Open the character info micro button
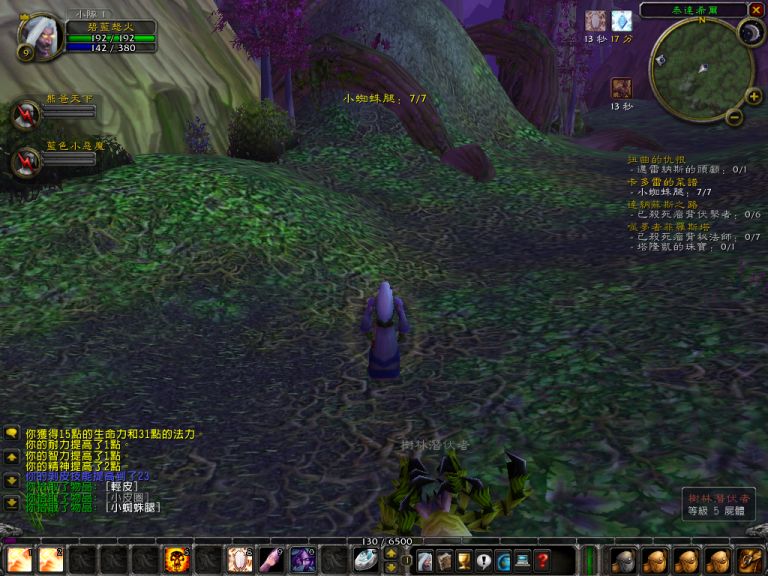The image size is (768, 576). 425,561
